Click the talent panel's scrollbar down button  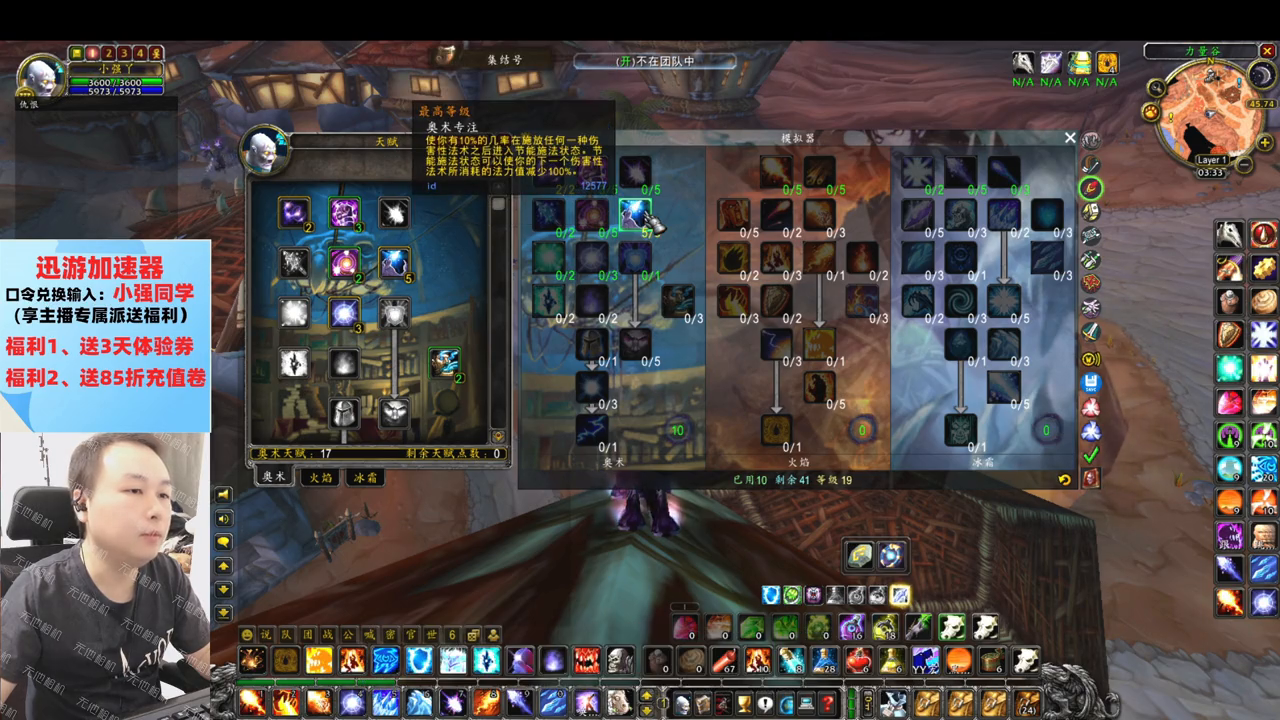coord(498,436)
